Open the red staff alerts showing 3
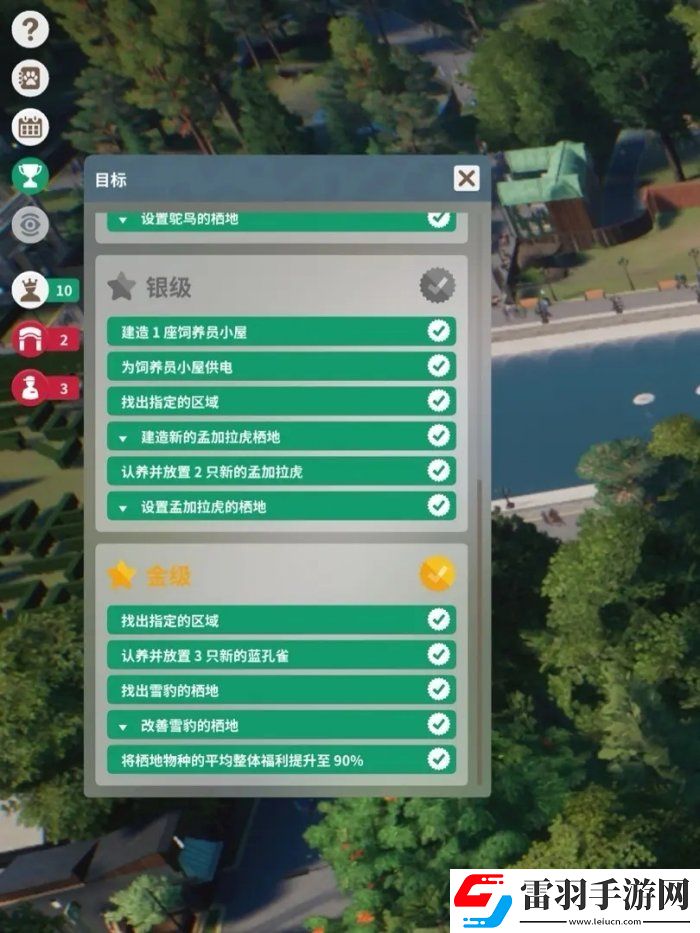This screenshot has width=700, height=933. [32, 388]
